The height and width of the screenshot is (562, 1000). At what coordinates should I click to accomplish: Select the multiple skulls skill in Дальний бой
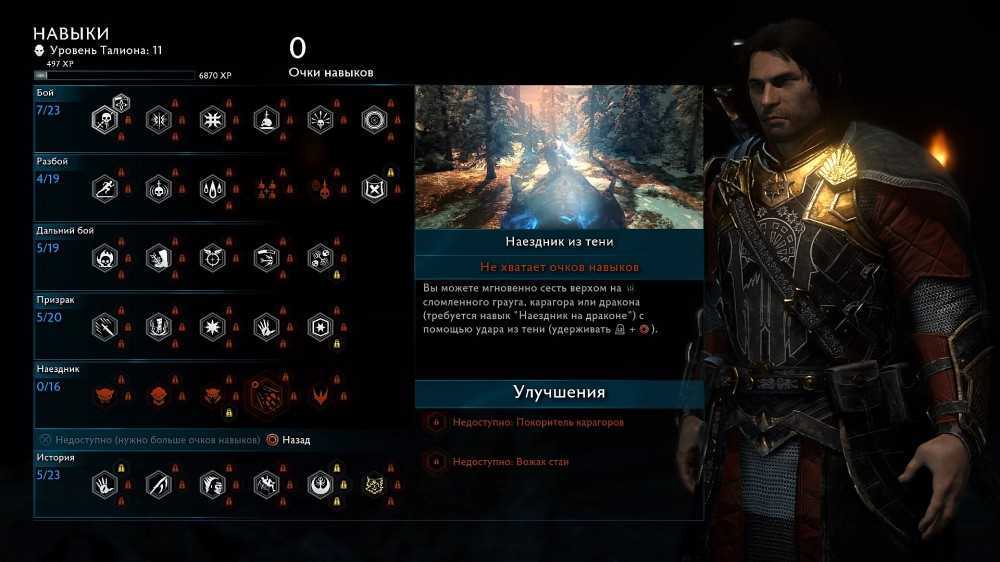320,258
